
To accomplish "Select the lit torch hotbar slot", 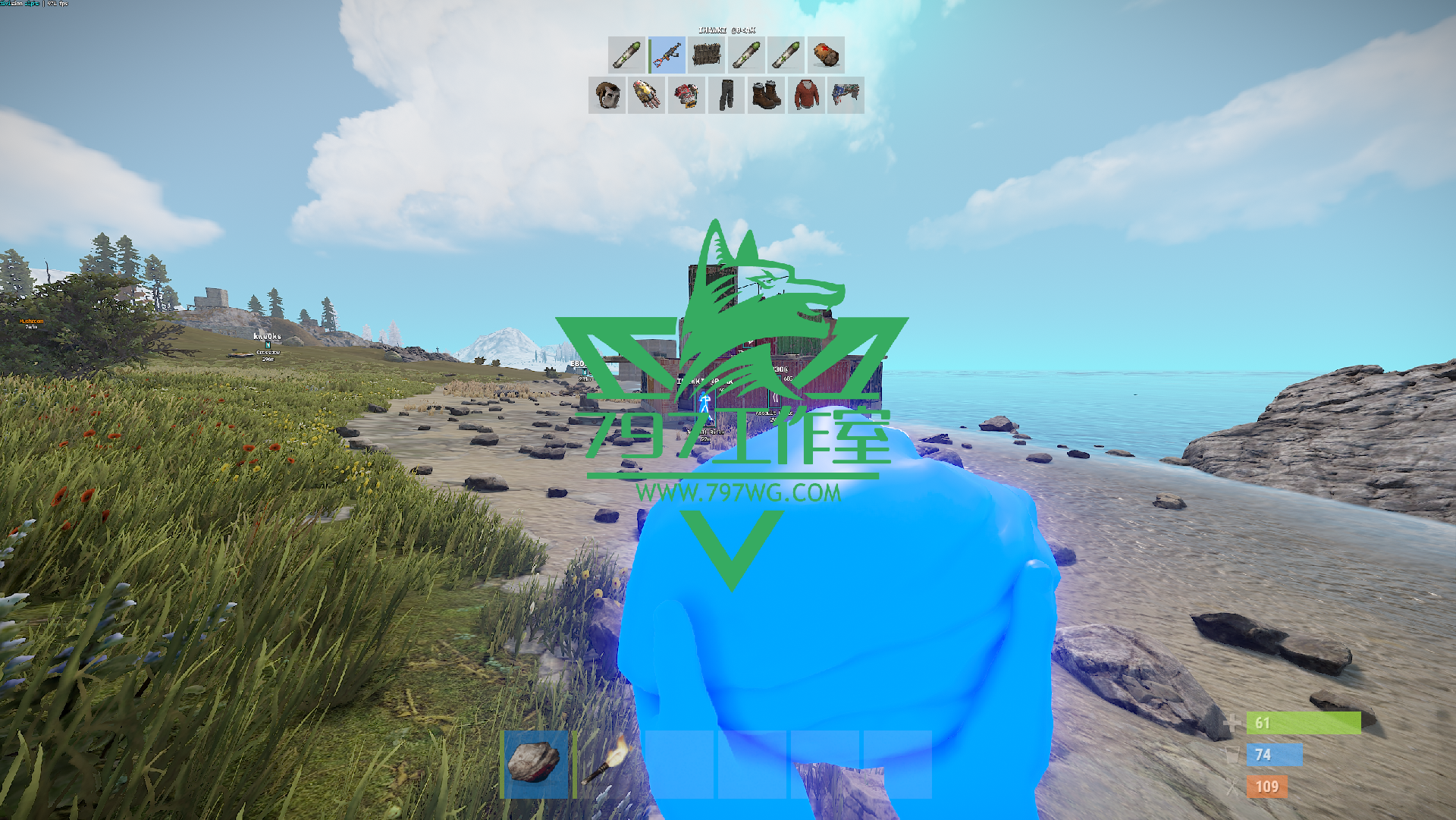I will point(608,764).
